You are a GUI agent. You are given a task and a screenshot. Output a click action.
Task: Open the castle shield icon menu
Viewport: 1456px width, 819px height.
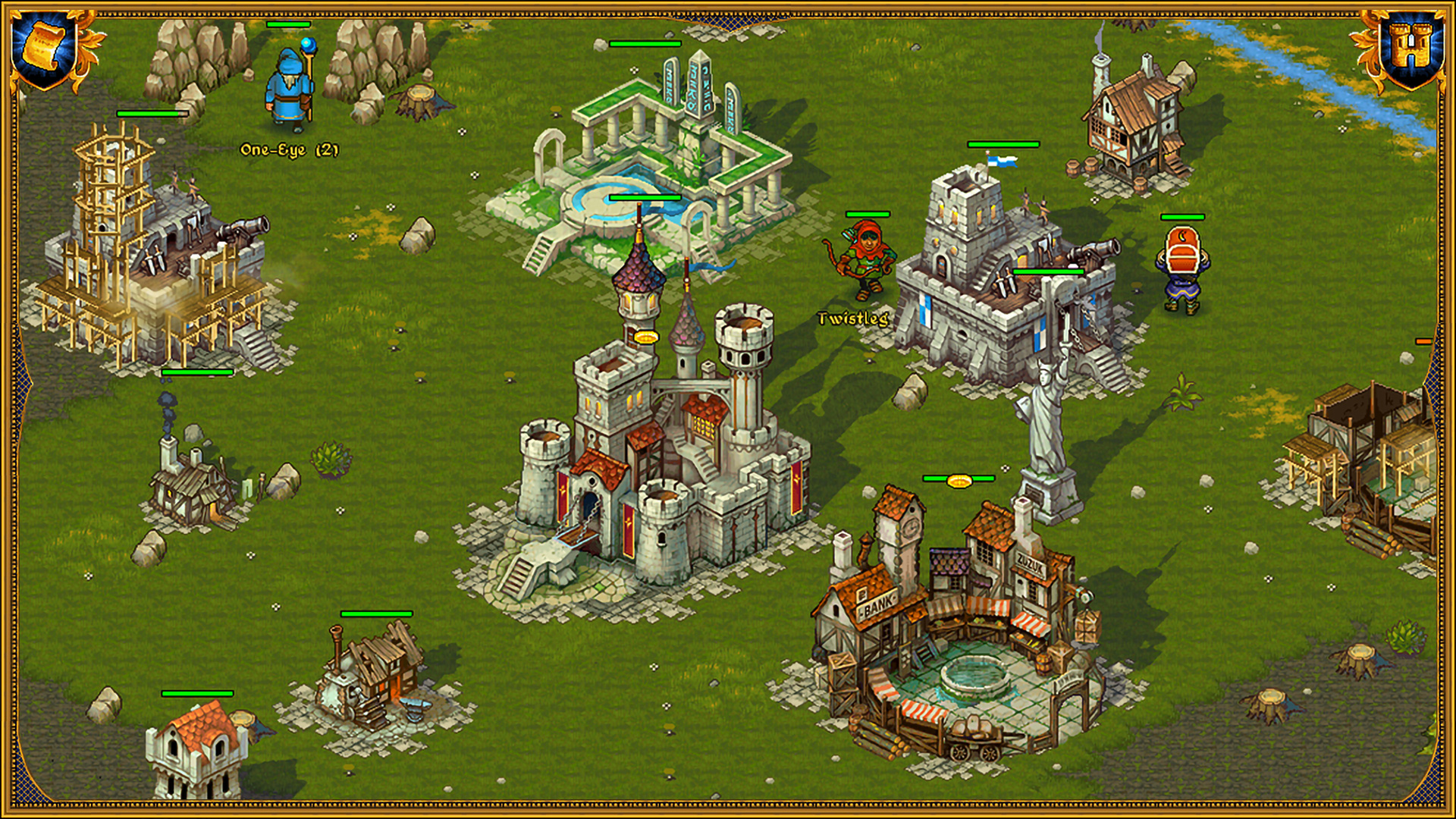(1411, 49)
